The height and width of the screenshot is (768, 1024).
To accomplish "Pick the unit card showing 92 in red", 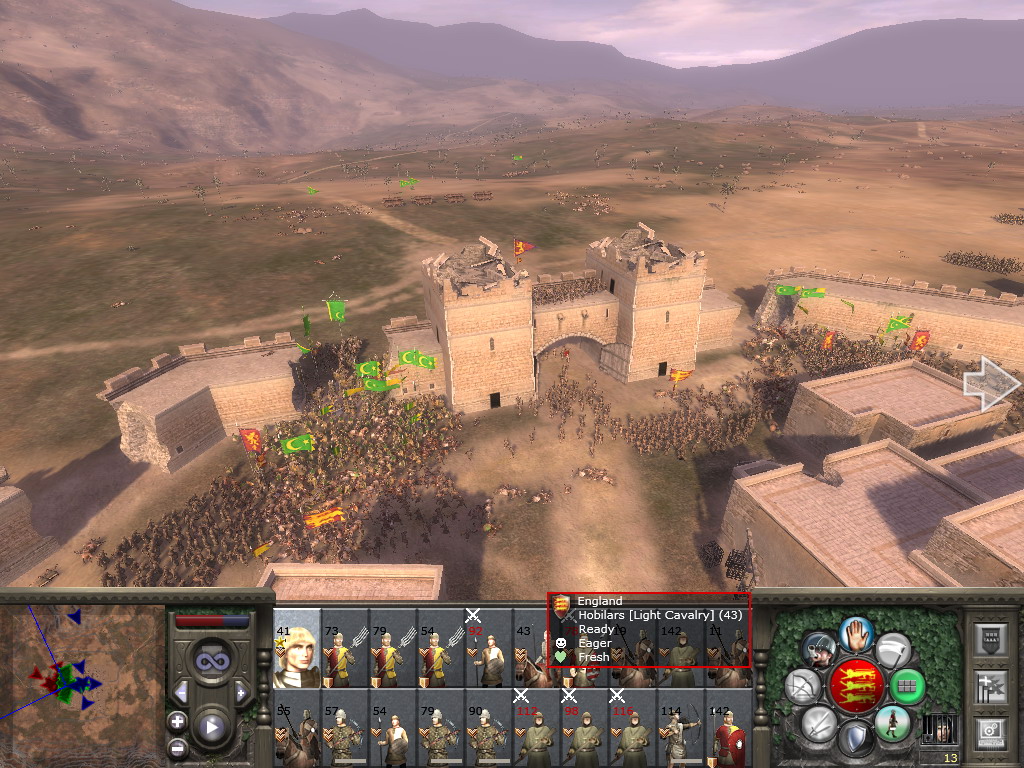I will tap(489, 647).
